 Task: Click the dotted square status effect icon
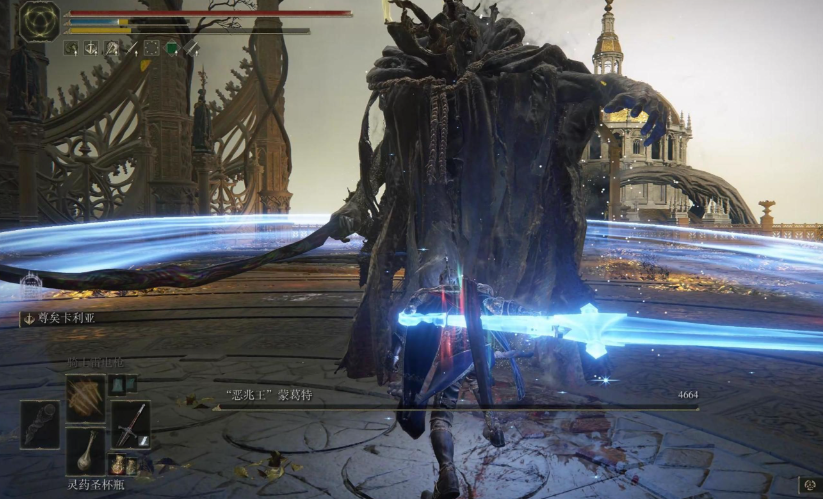click(151, 47)
